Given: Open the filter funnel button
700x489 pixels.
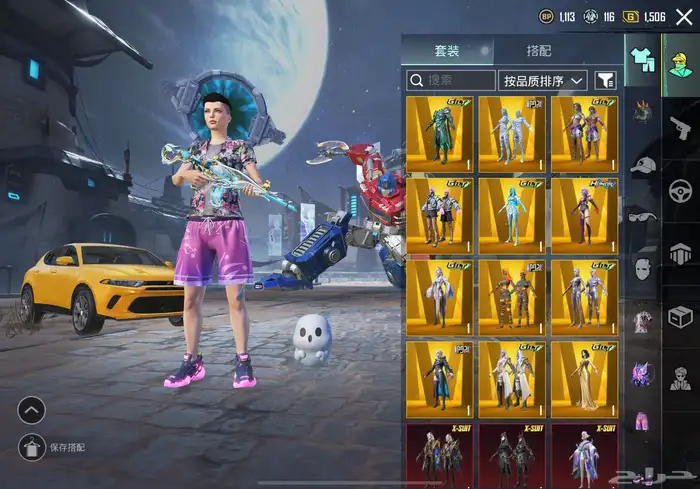Looking at the screenshot, I should 605,80.
